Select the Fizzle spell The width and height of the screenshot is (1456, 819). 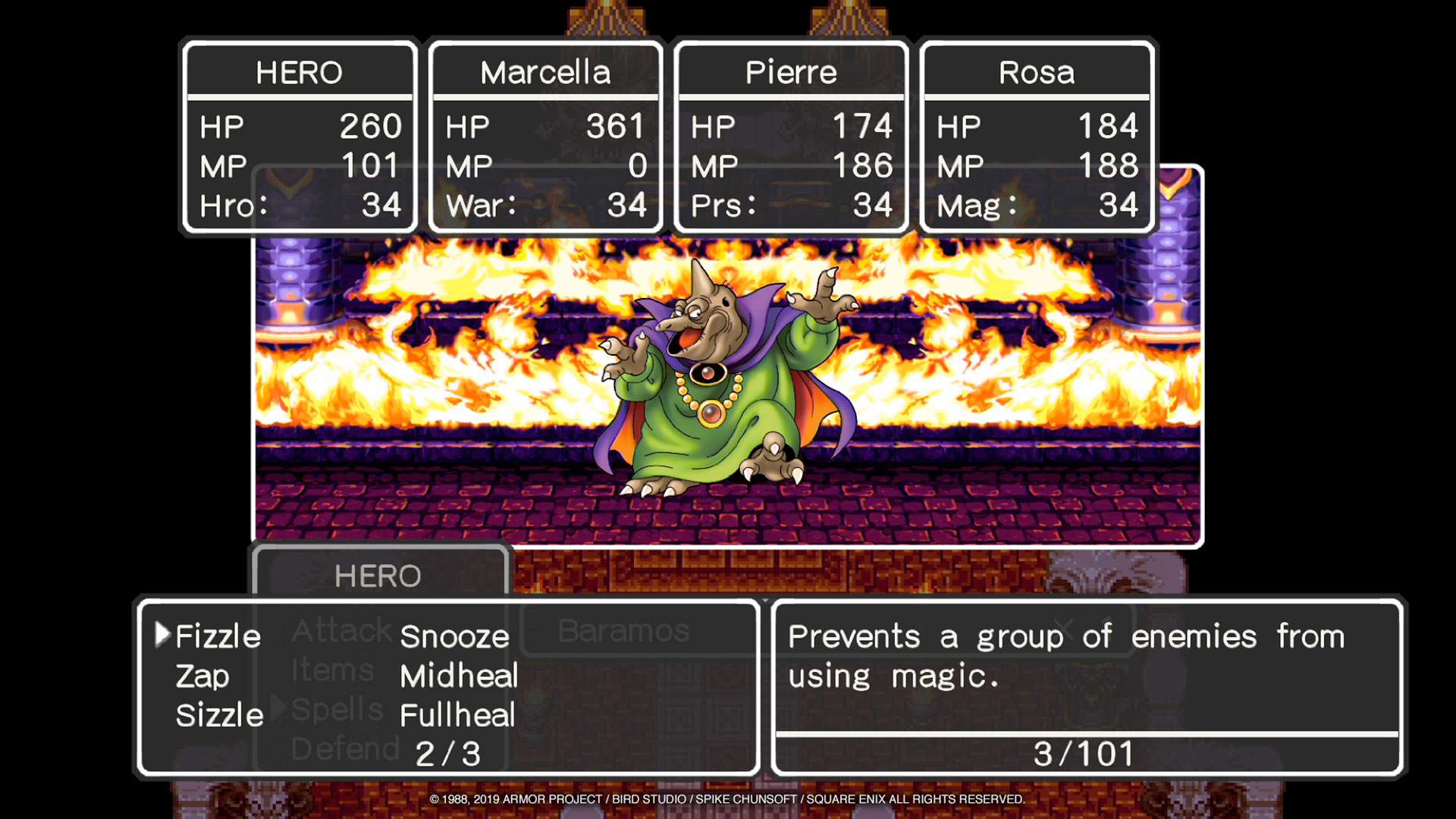[218, 636]
